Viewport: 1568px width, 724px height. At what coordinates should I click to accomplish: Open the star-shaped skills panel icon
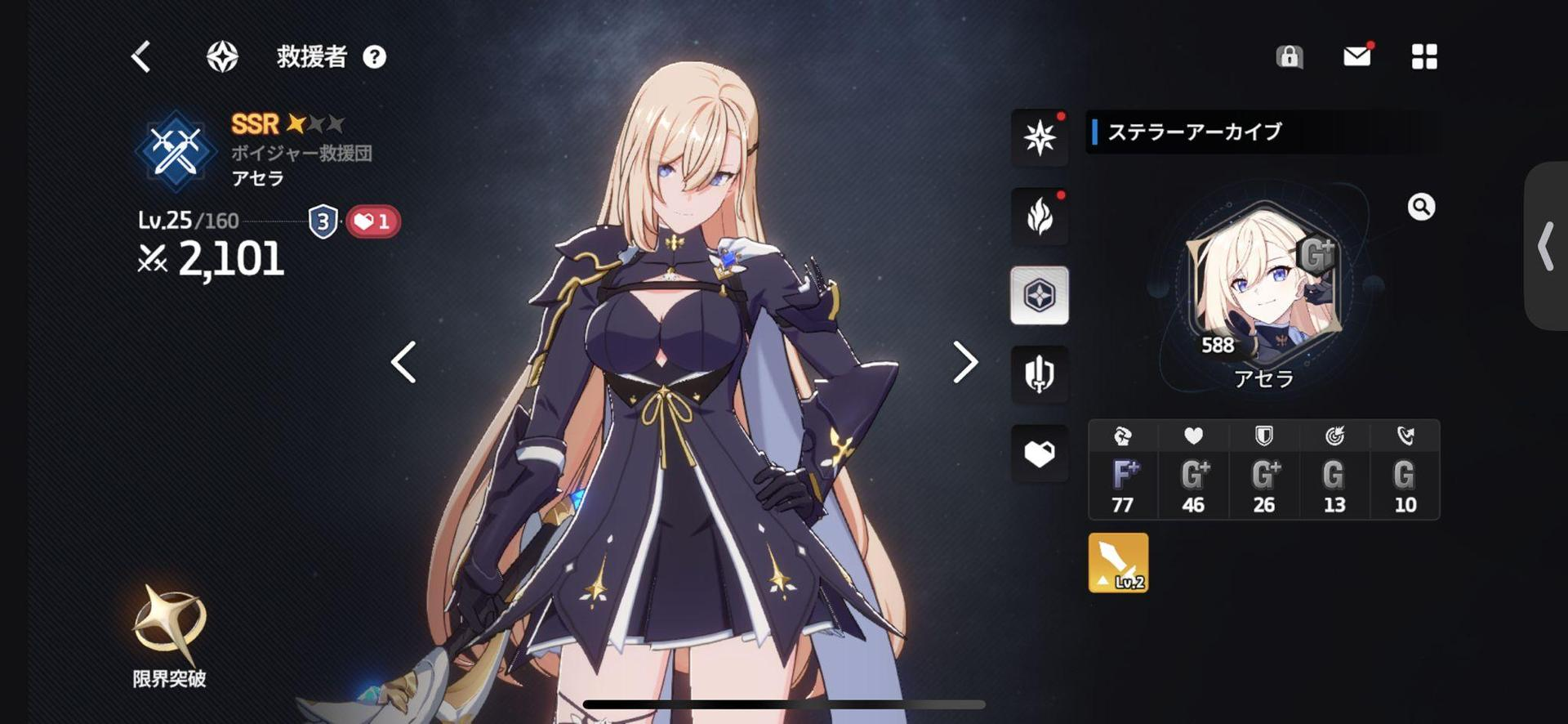click(x=1039, y=137)
